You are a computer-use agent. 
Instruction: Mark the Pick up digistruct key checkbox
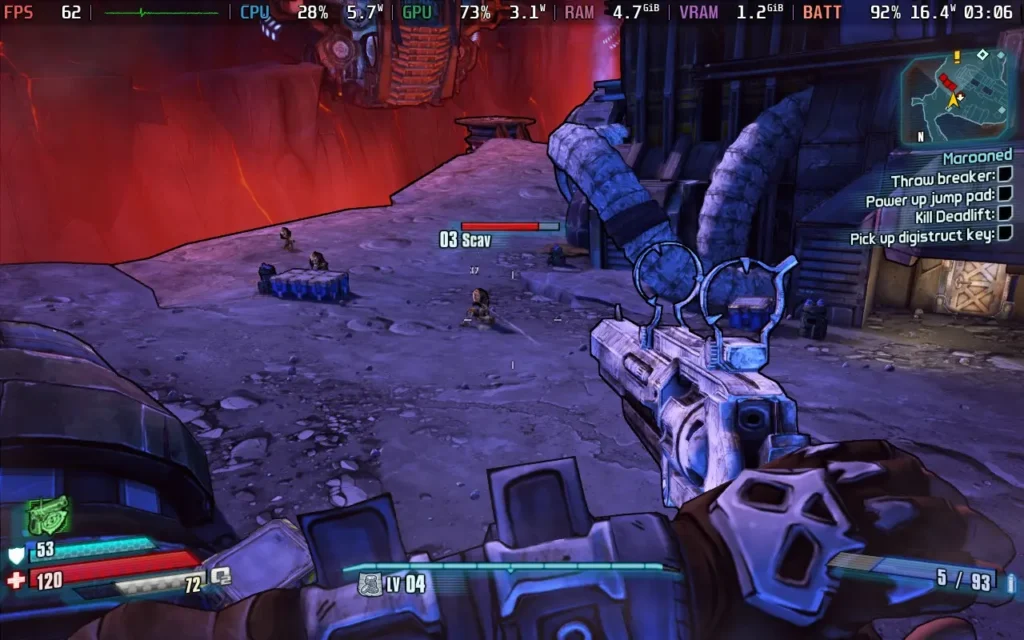1005,233
